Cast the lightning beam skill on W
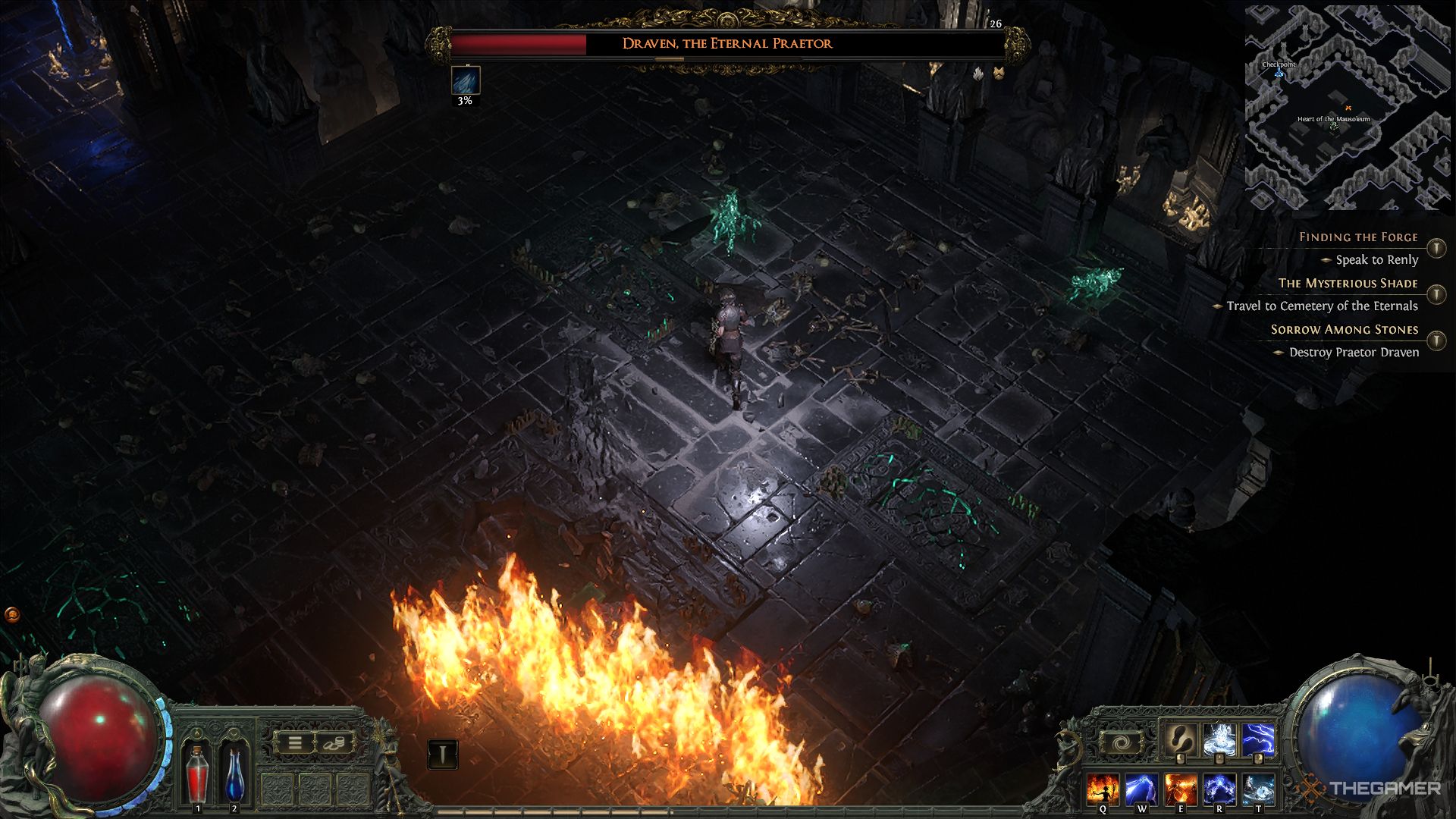Image resolution: width=1456 pixels, height=819 pixels. click(1141, 789)
